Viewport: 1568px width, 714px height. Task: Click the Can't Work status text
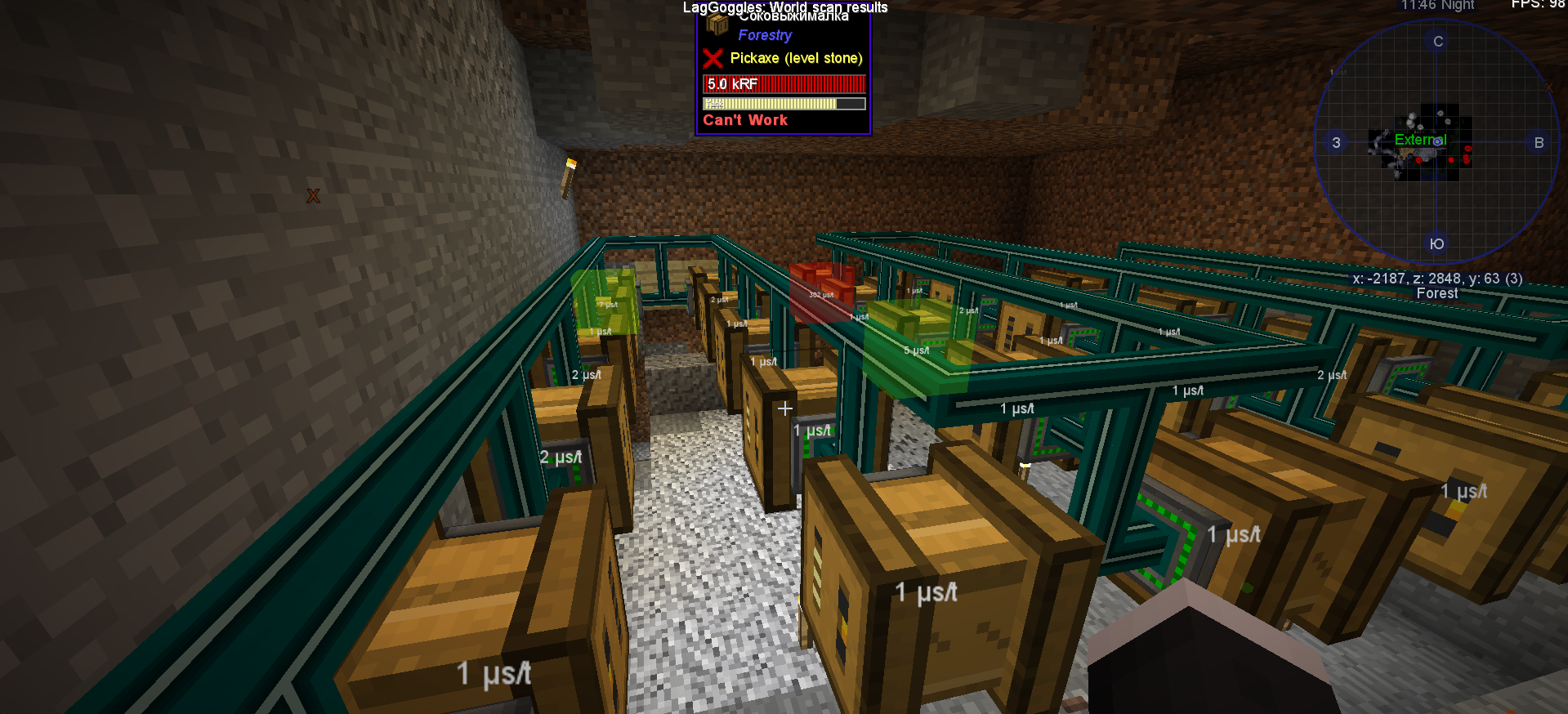coord(744,119)
